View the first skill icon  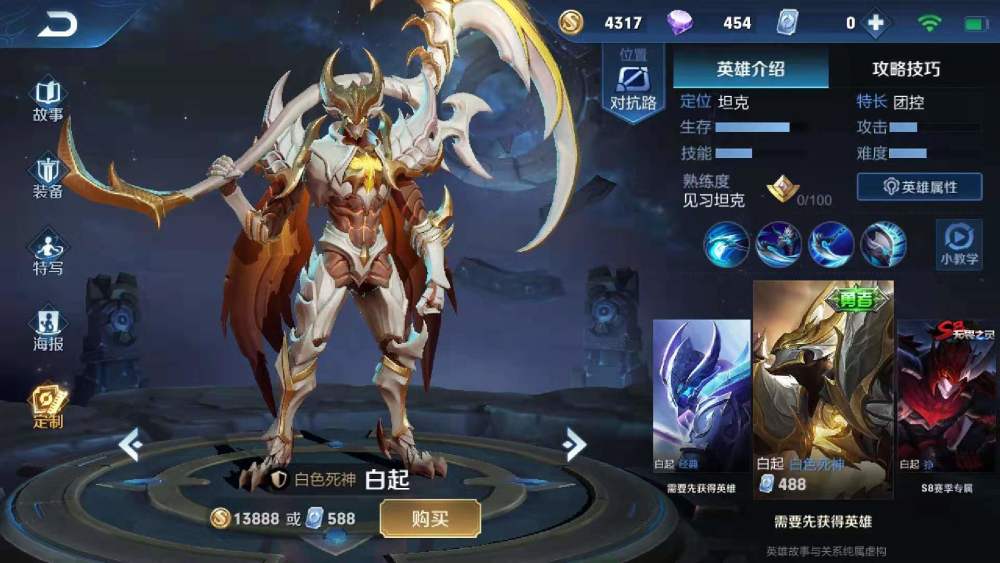coord(726,244)
